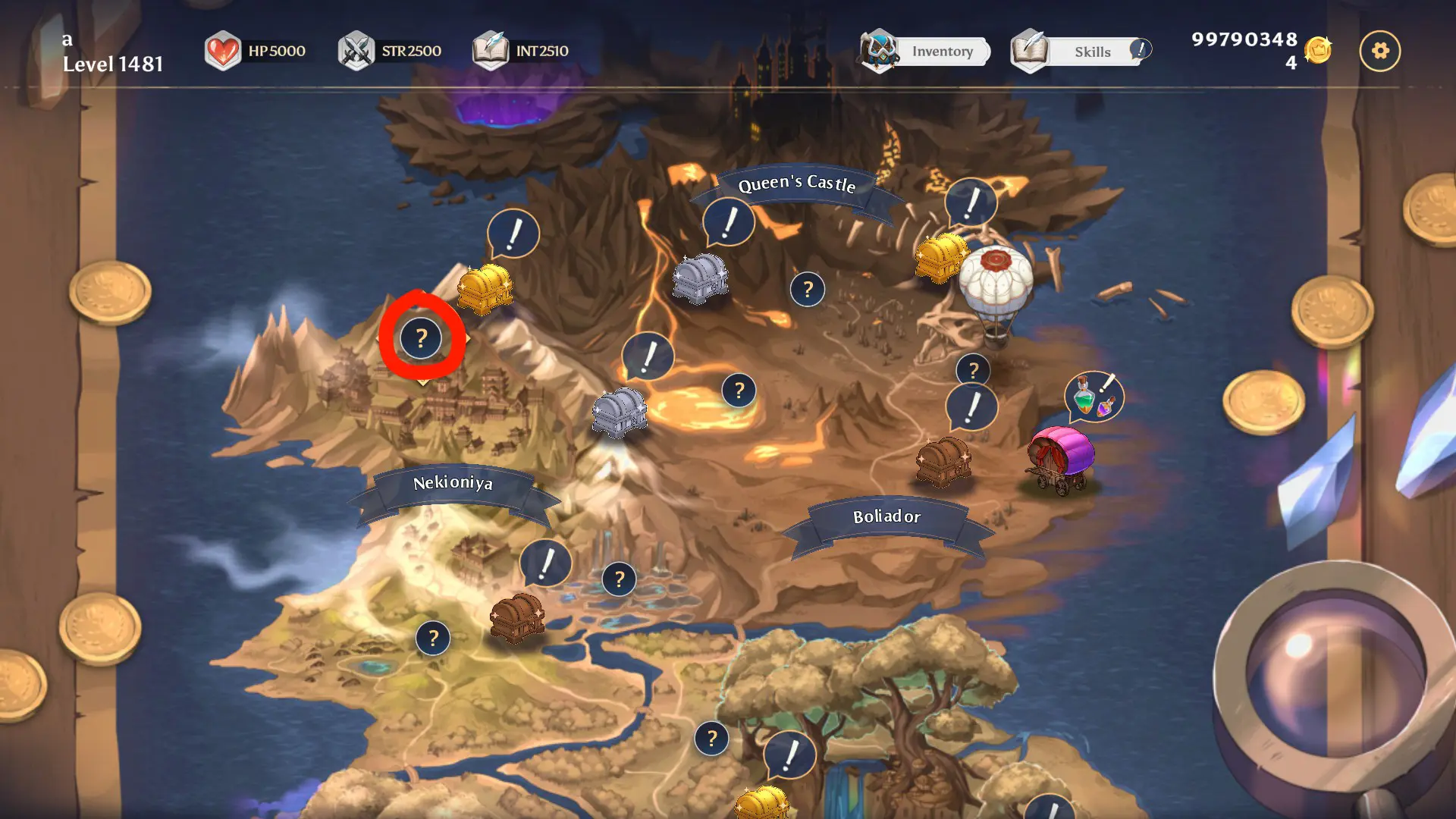Click the question mark marker circled in red
The width and height of the screenshot is (1456, 819).
(422, 338)
